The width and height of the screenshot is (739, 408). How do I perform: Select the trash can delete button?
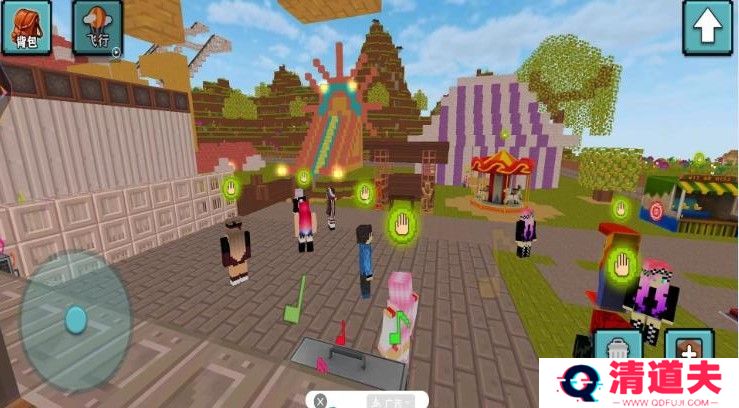point(618,346)
